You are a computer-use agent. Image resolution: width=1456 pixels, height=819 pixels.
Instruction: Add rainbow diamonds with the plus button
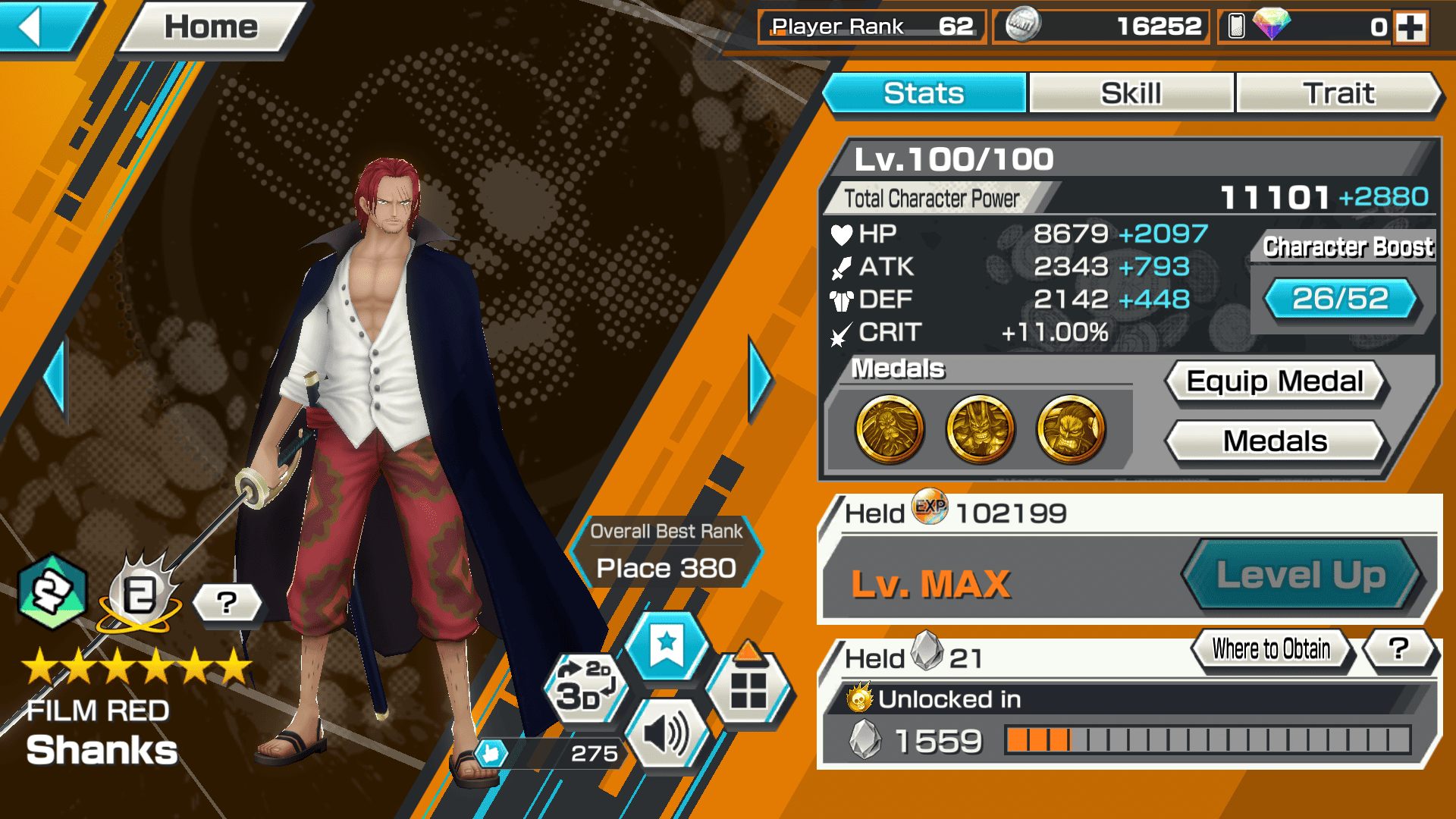point(1410,28)
